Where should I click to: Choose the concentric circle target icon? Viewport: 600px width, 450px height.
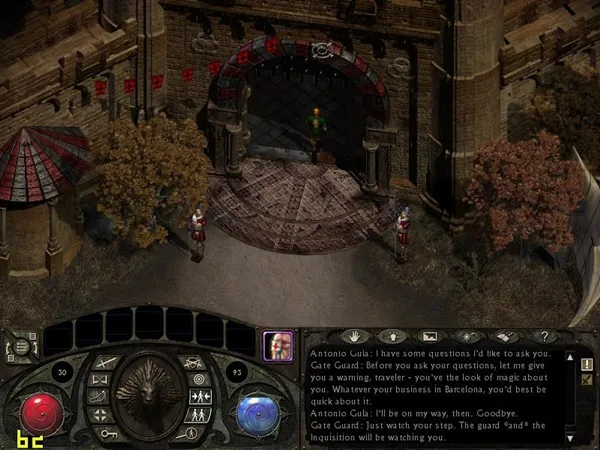199,380
